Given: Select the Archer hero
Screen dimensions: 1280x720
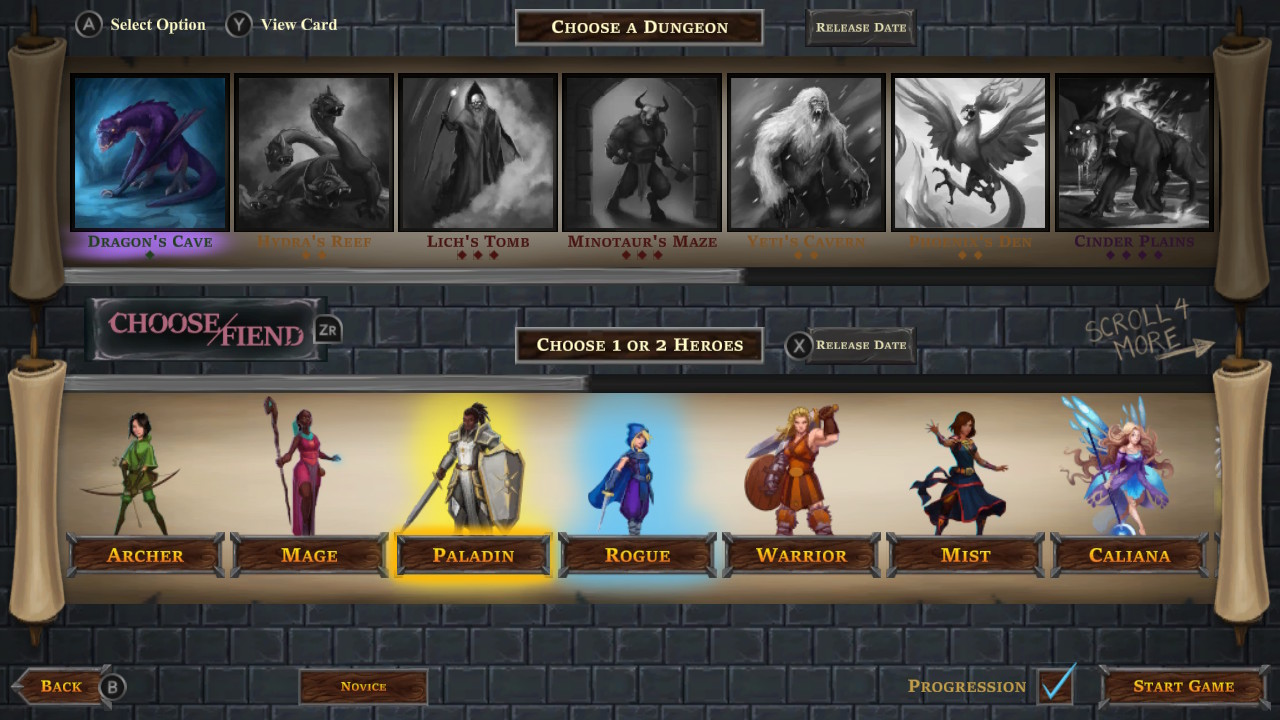Looking at the screenshot, I should pos(144,555).
